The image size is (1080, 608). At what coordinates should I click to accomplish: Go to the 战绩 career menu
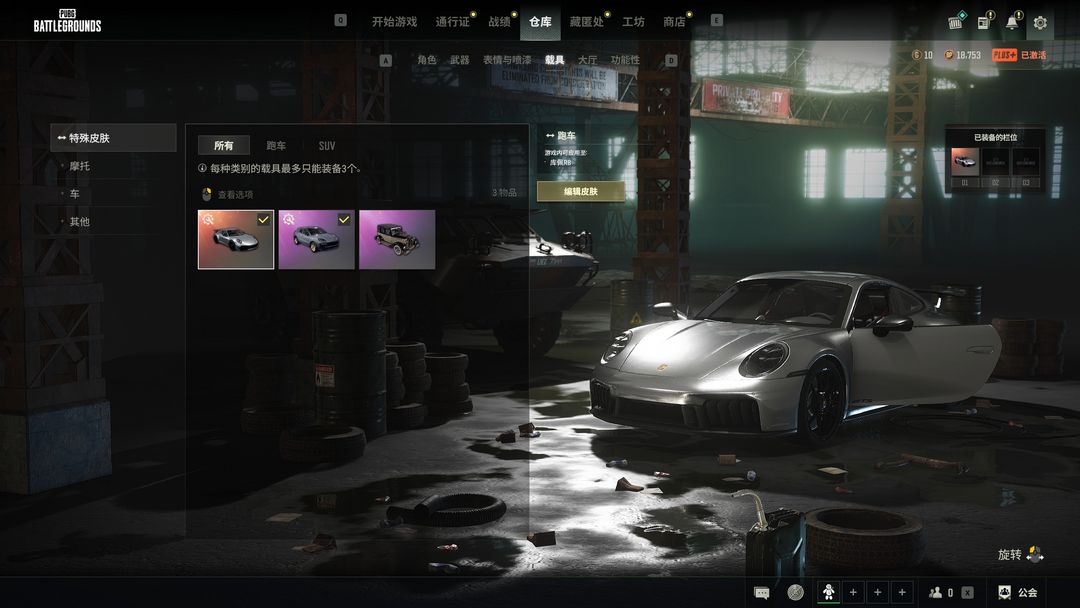[x=499, y=21]
